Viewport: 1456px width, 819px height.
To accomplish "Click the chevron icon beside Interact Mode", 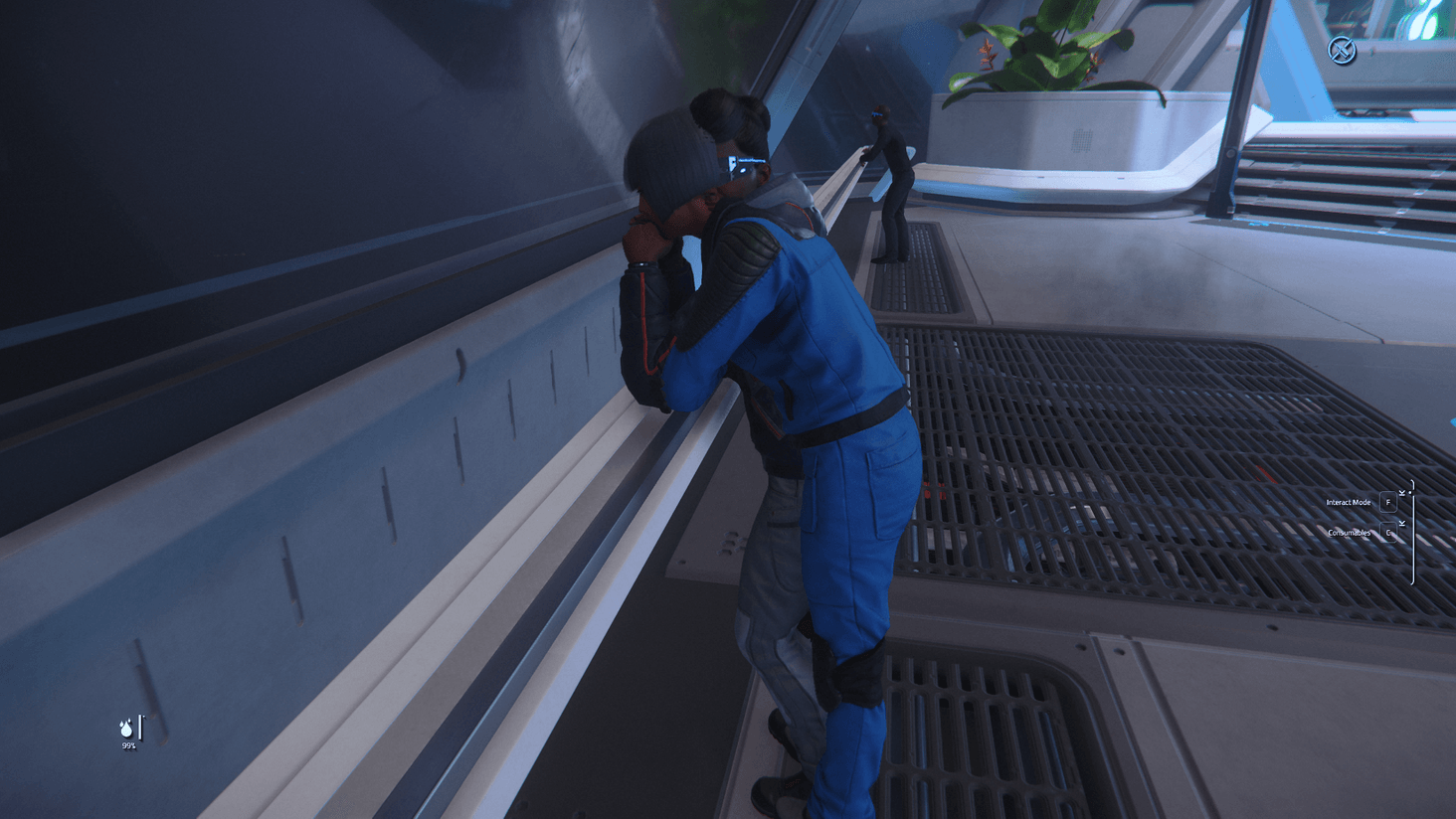I will 1402,493.
